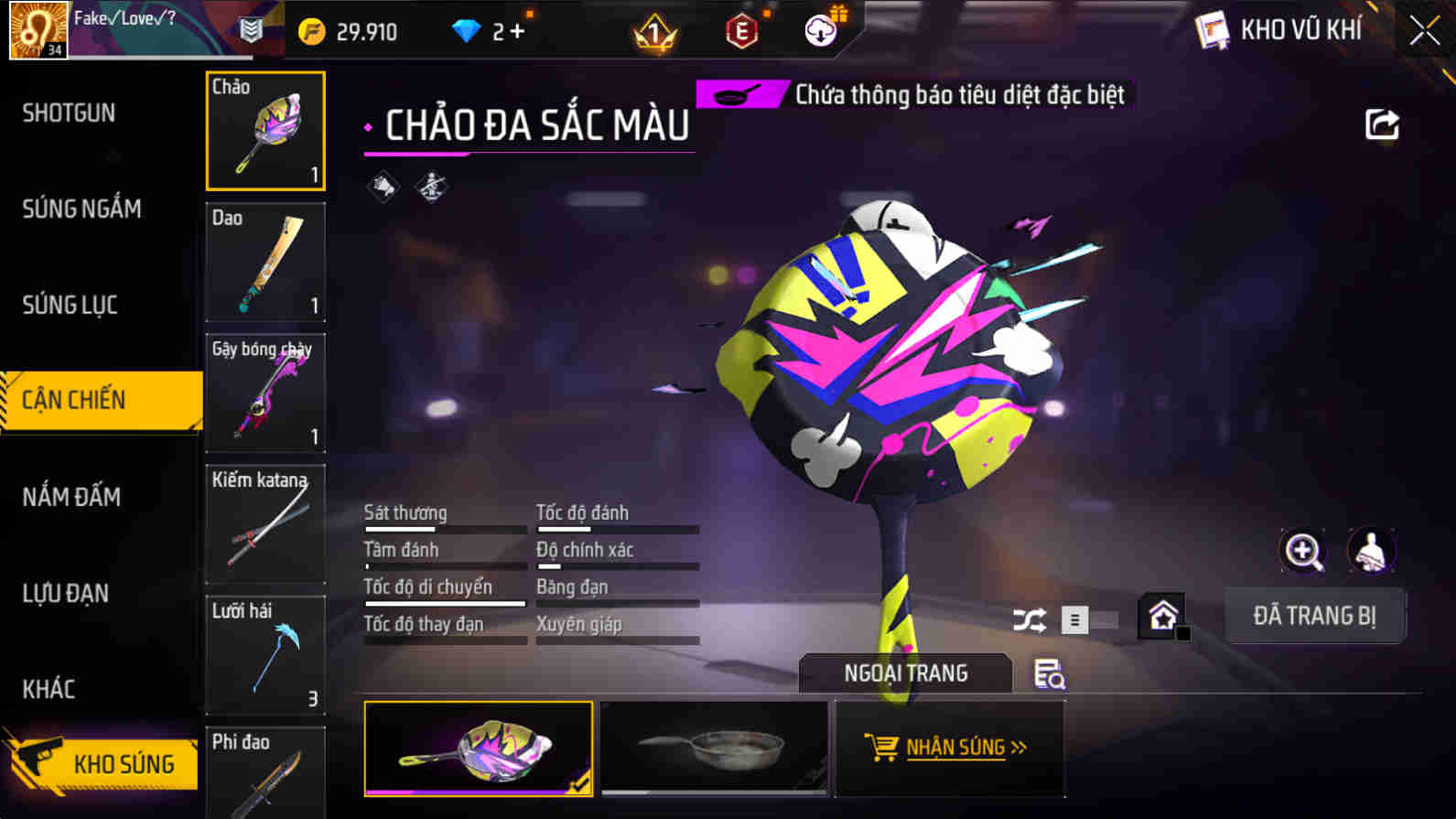1456x819 pixels.
Task: Click the ĐÃ TRANG BỊ equipped button
Action: click(x=1315, y=615)
